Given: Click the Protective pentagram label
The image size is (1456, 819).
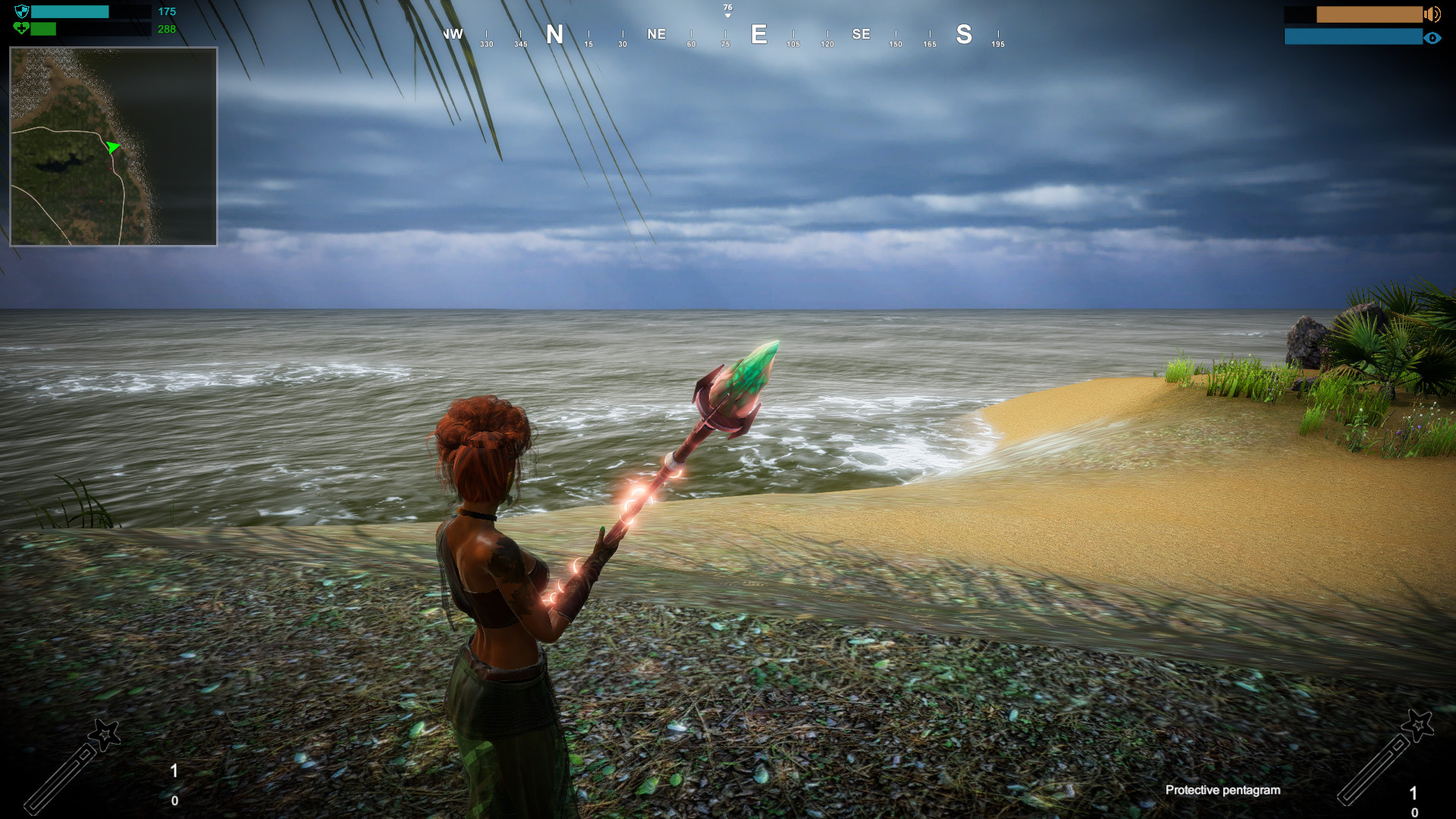Looking at the screenshot, I should click(x=1222, y=790).
